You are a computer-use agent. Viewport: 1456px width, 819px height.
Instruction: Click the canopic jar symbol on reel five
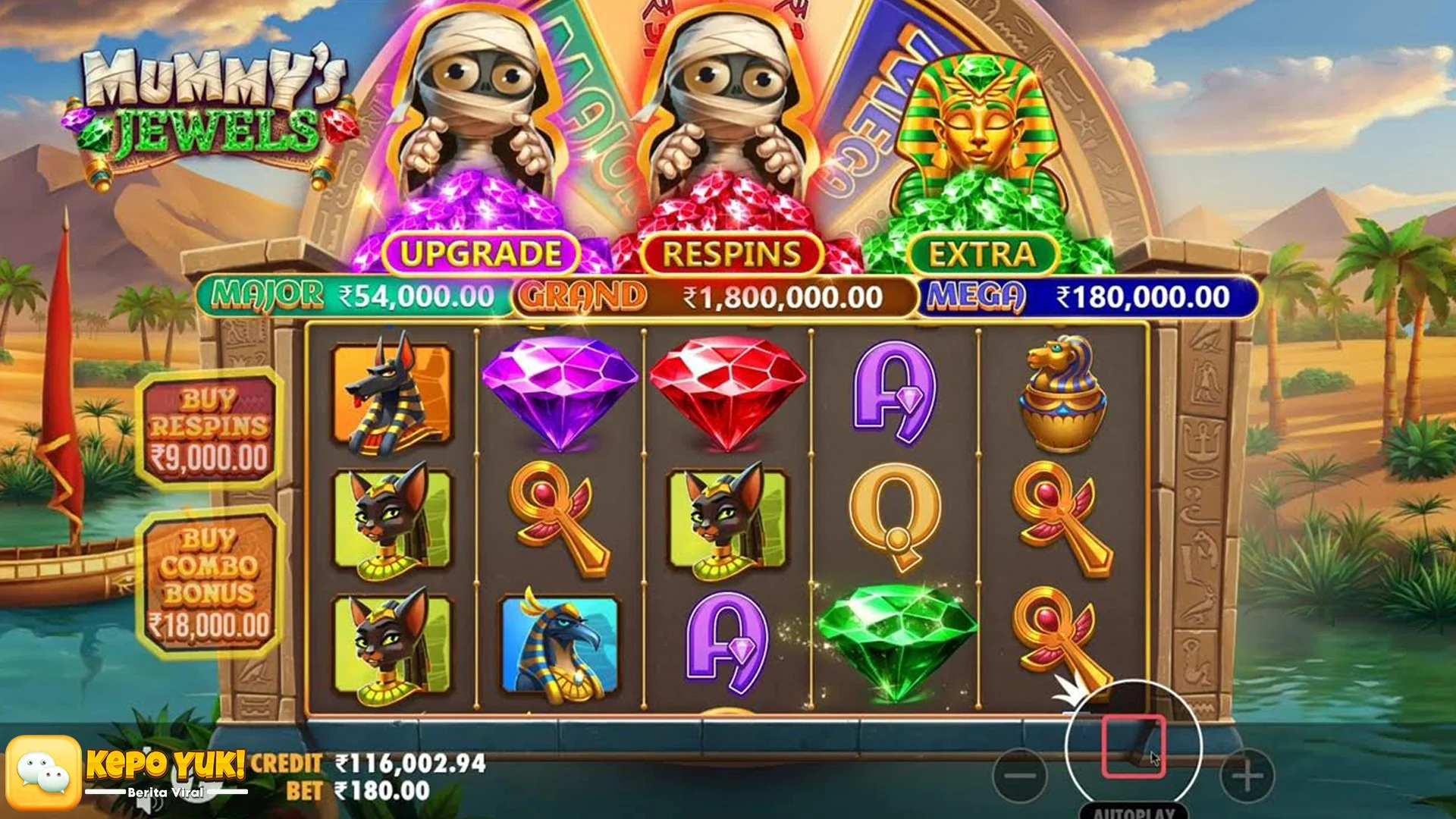coord(1065,394)
